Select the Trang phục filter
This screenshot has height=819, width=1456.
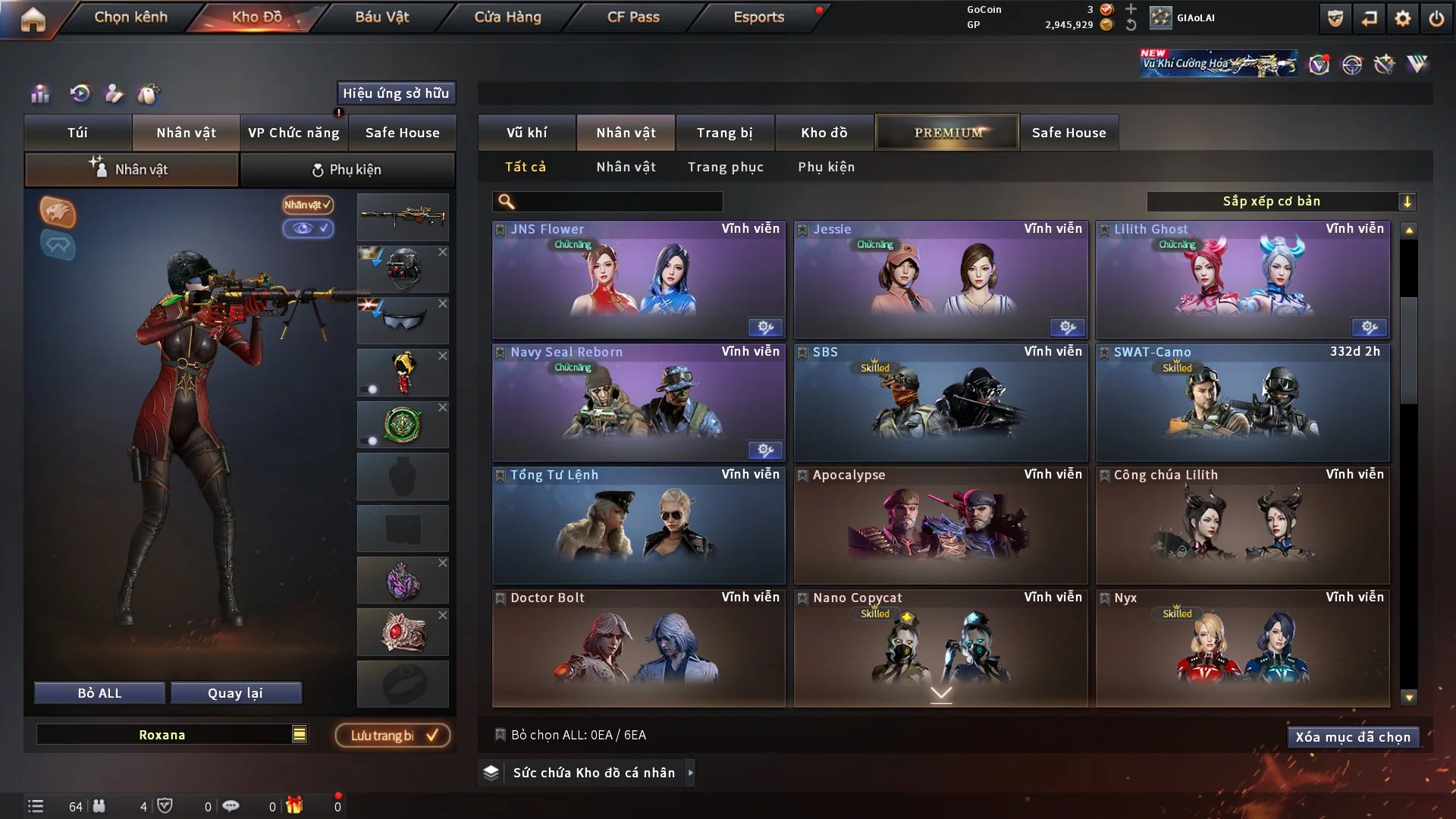pos(725,167)
